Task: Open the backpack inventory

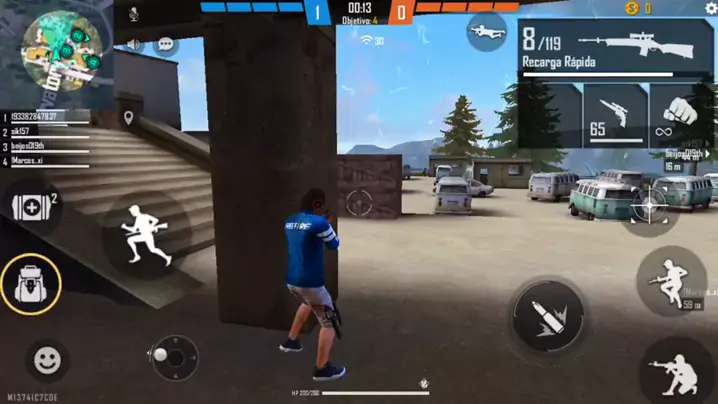Action: tap(30, 284)
